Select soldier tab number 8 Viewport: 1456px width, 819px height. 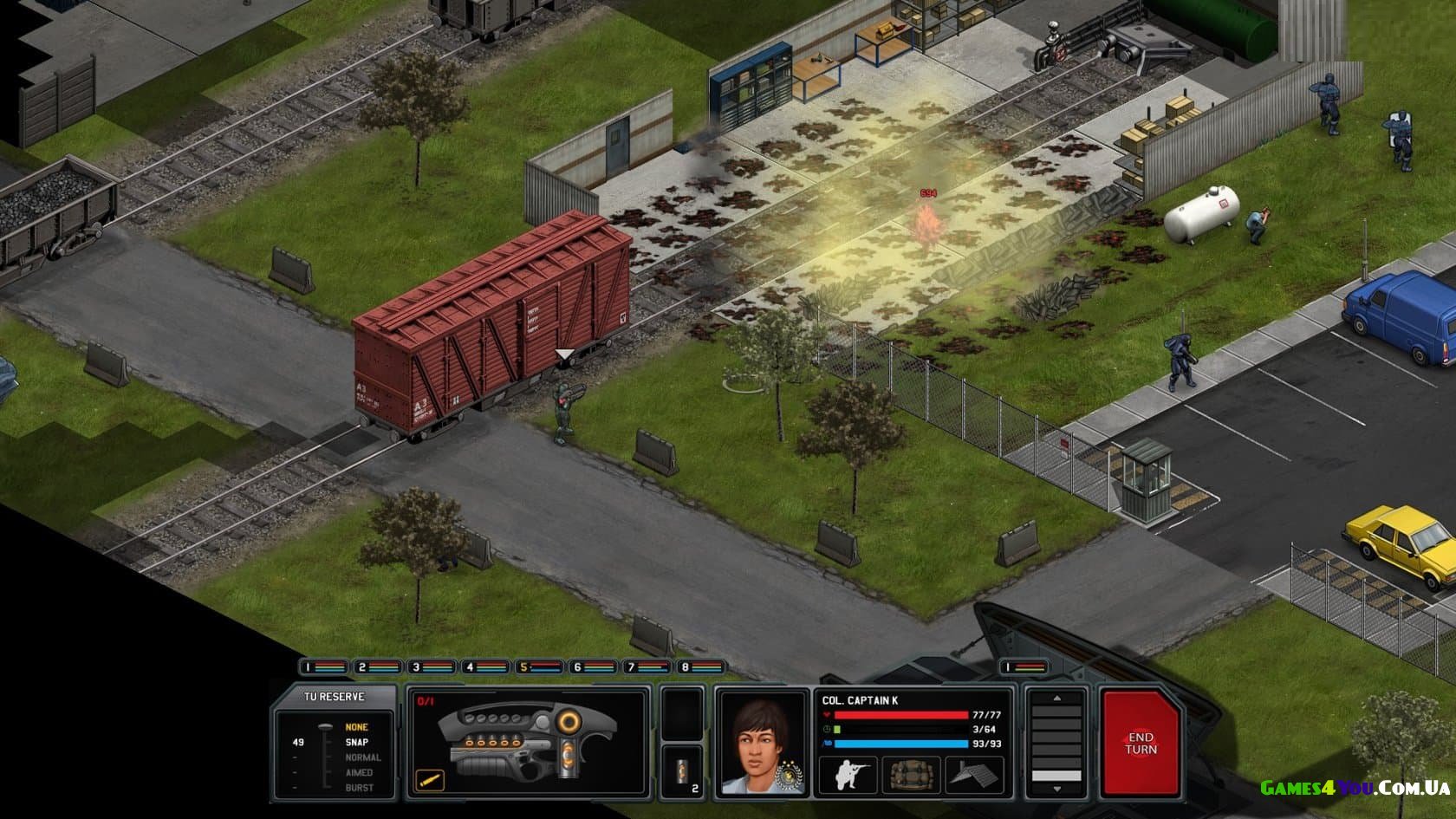click(700, 667)
